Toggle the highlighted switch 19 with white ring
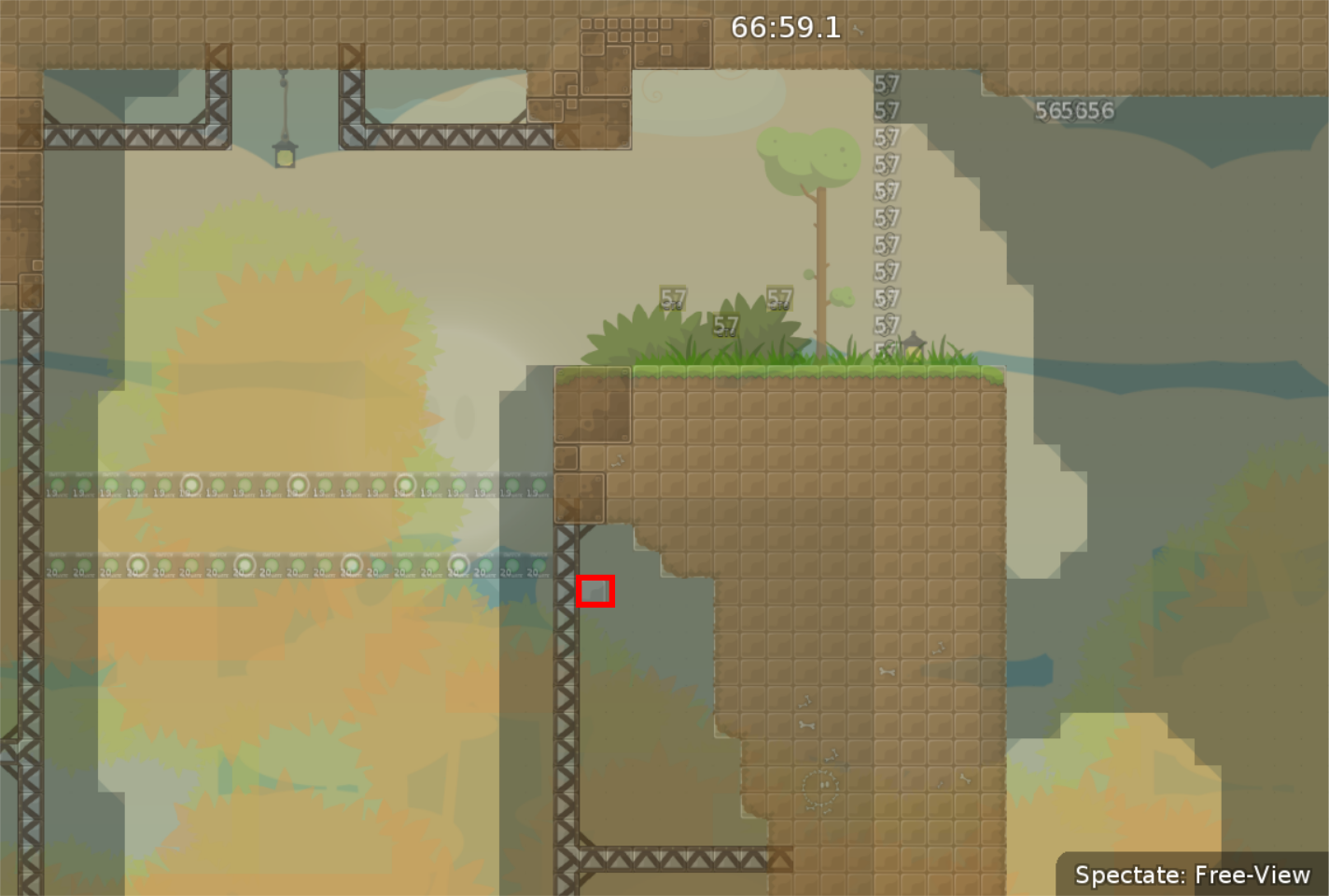 [x=189, y=483]
